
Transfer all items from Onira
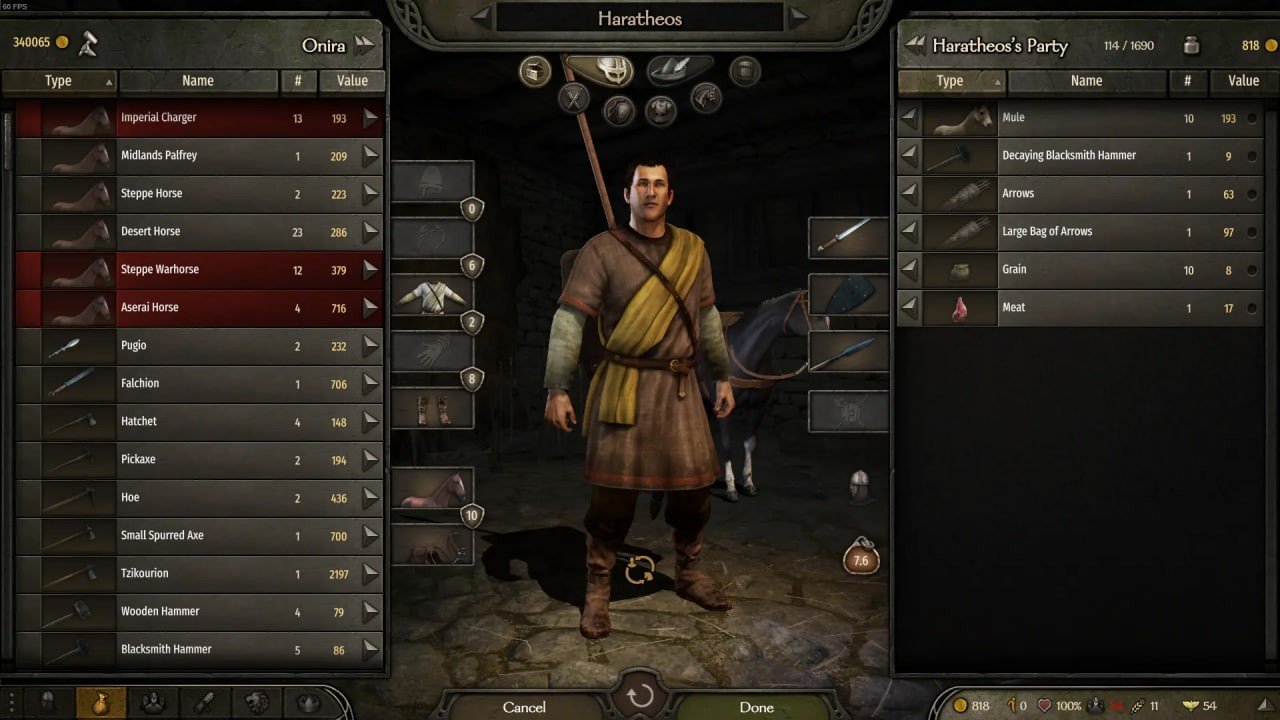point(364,45)
